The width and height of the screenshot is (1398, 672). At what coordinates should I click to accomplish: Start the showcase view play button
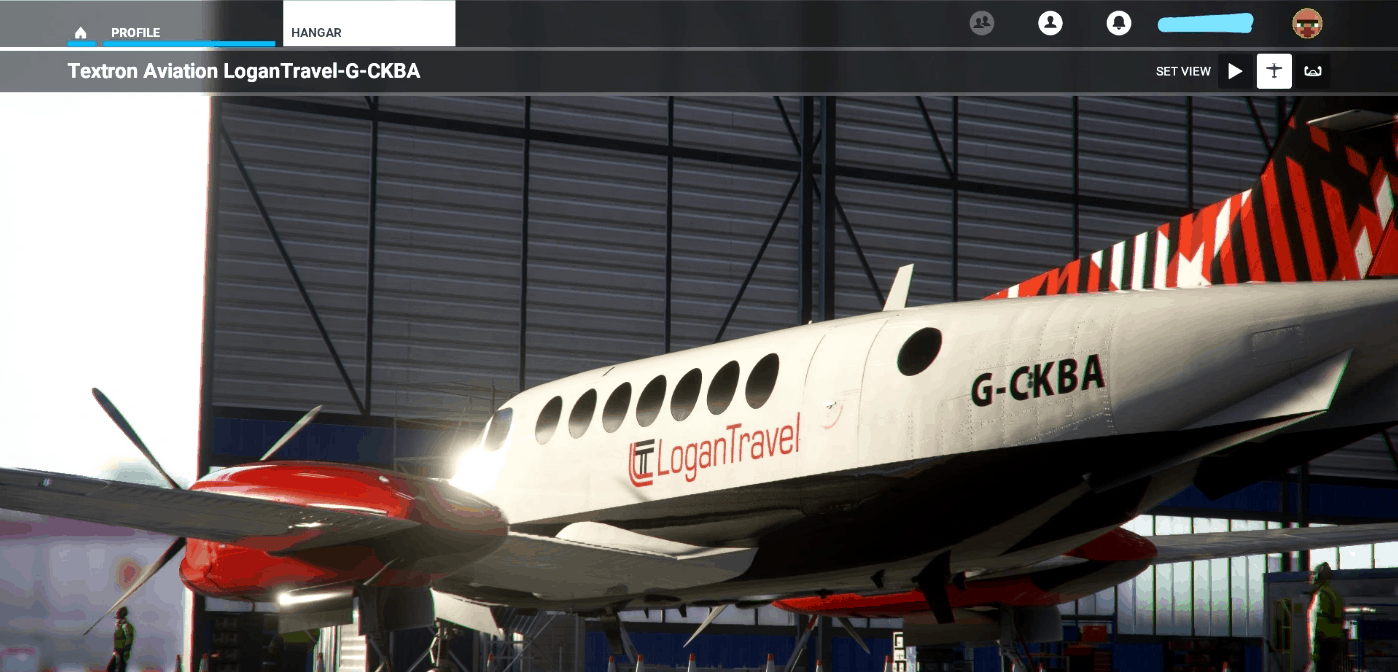[x=1235, y=71]
